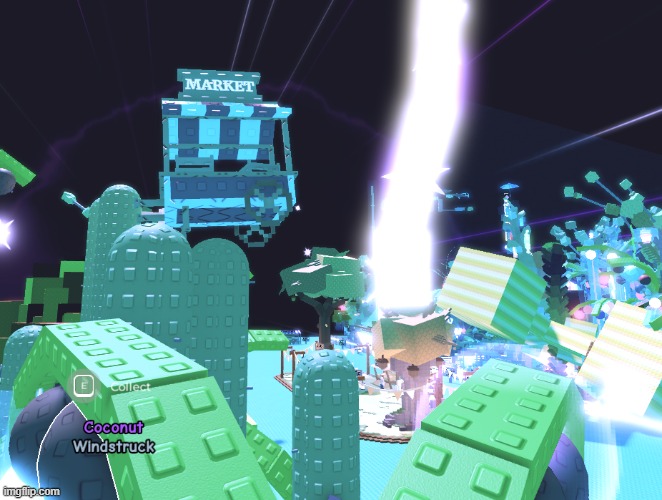Click the Collect prompt for the Coconut

tap(112, 385)
